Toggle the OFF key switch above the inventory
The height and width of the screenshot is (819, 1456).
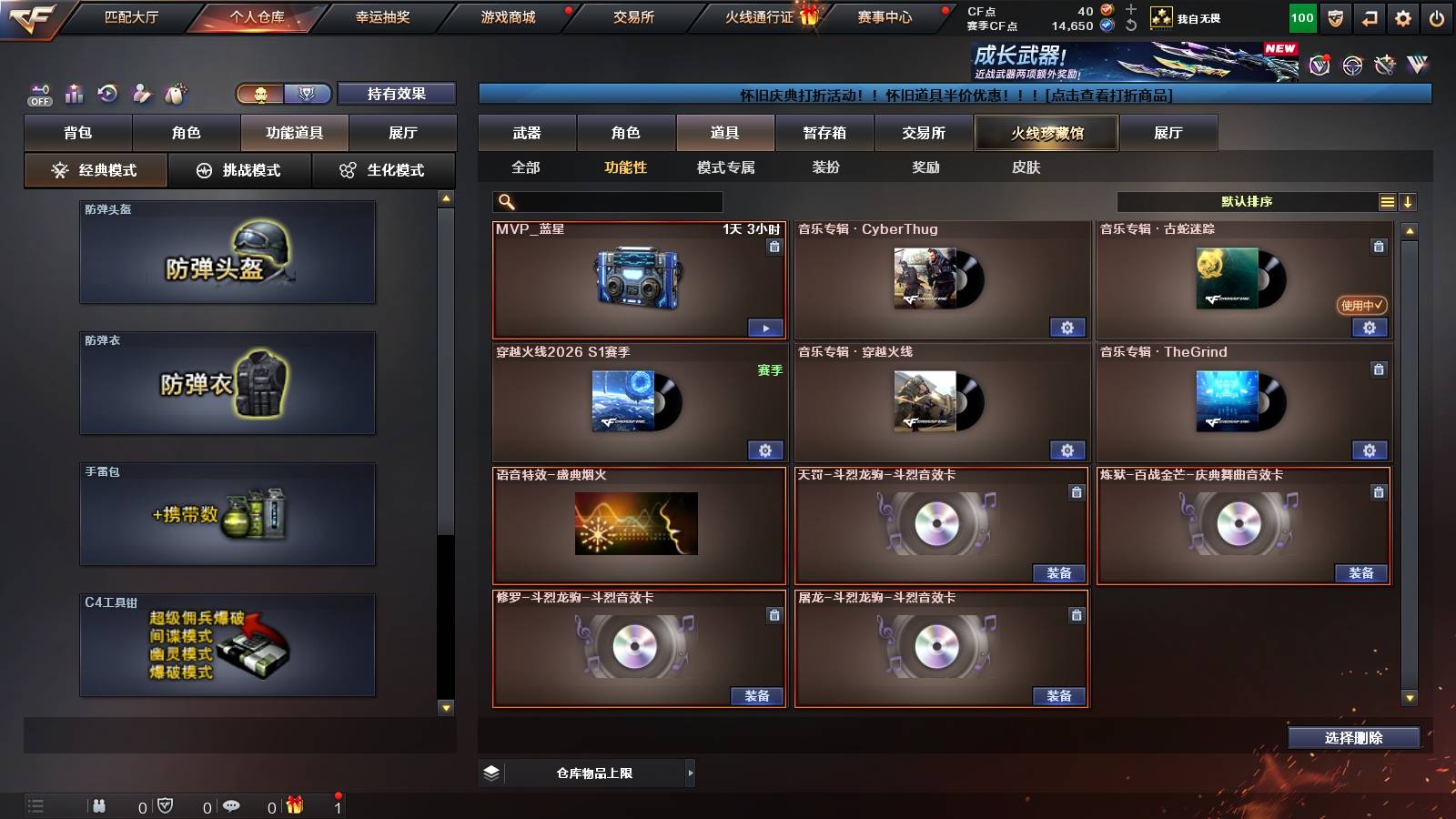coord(38,92)
